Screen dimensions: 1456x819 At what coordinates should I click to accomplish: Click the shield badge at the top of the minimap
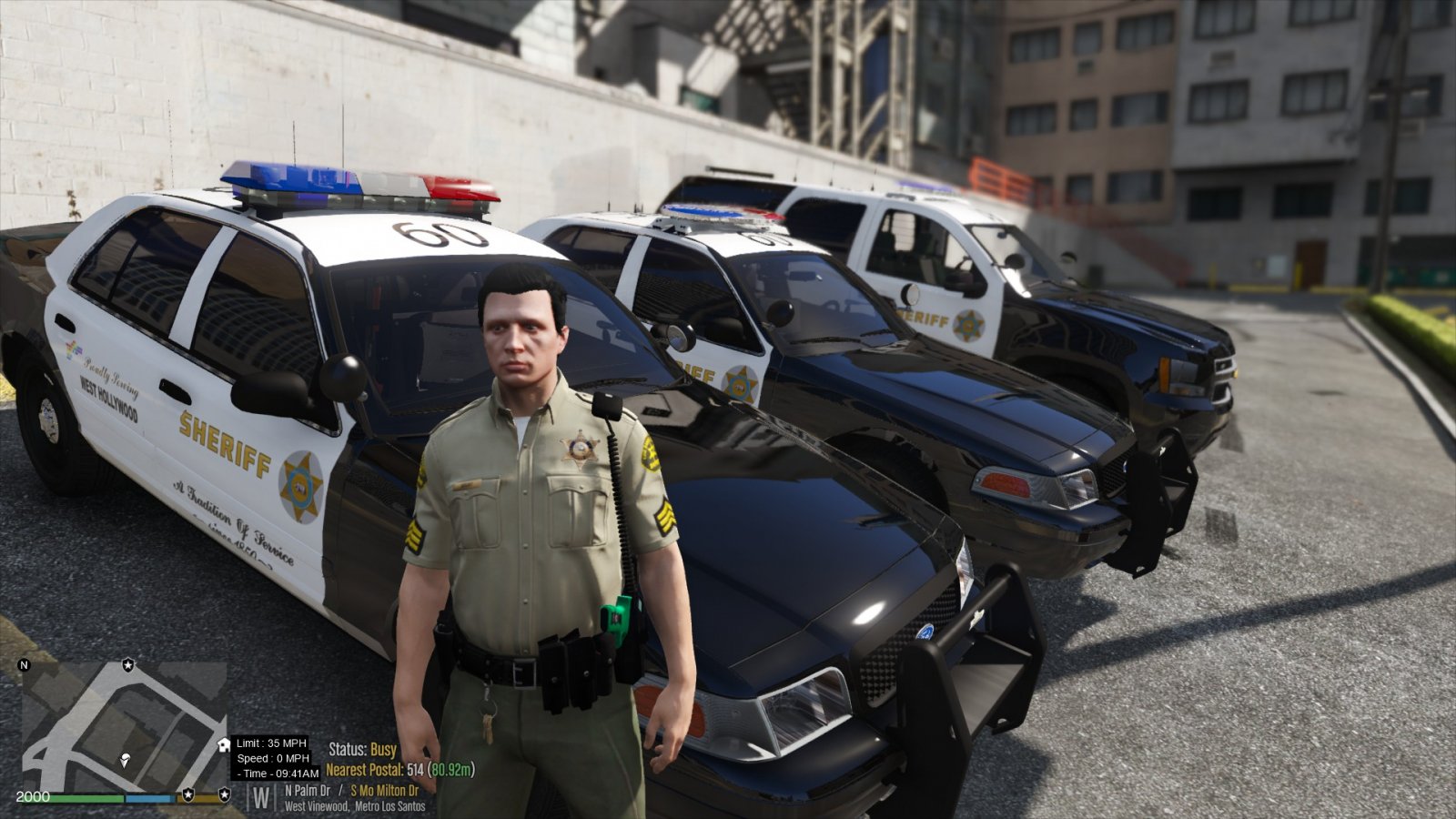point(127,665)
